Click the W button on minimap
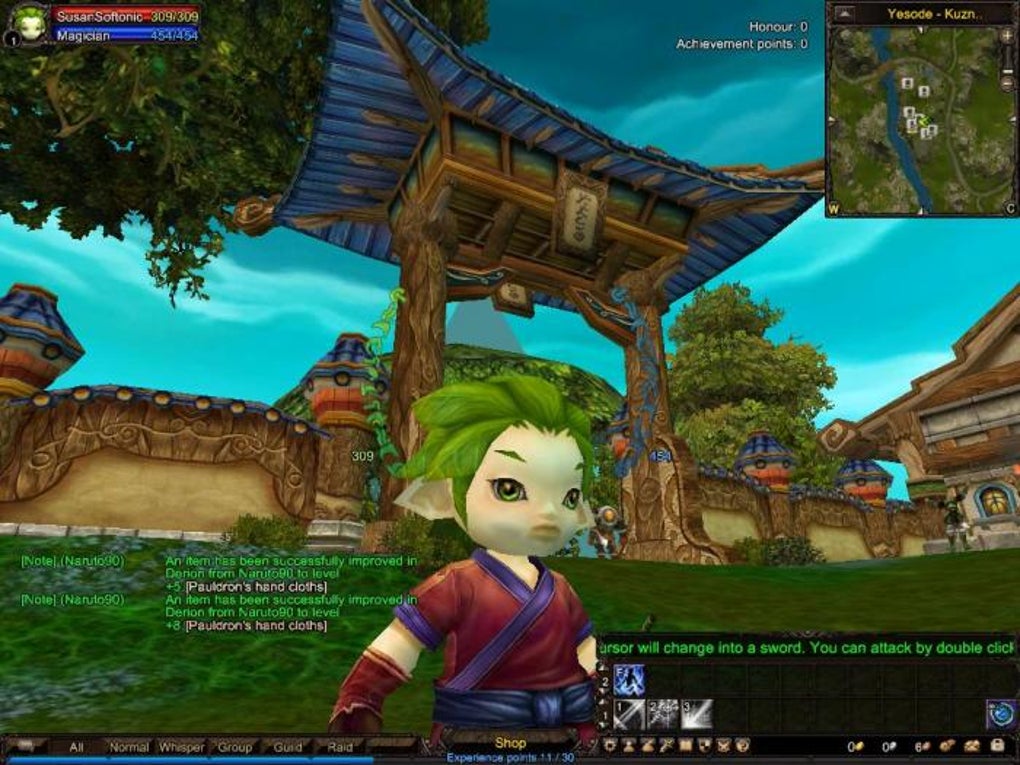 click(x=832, y=209)
